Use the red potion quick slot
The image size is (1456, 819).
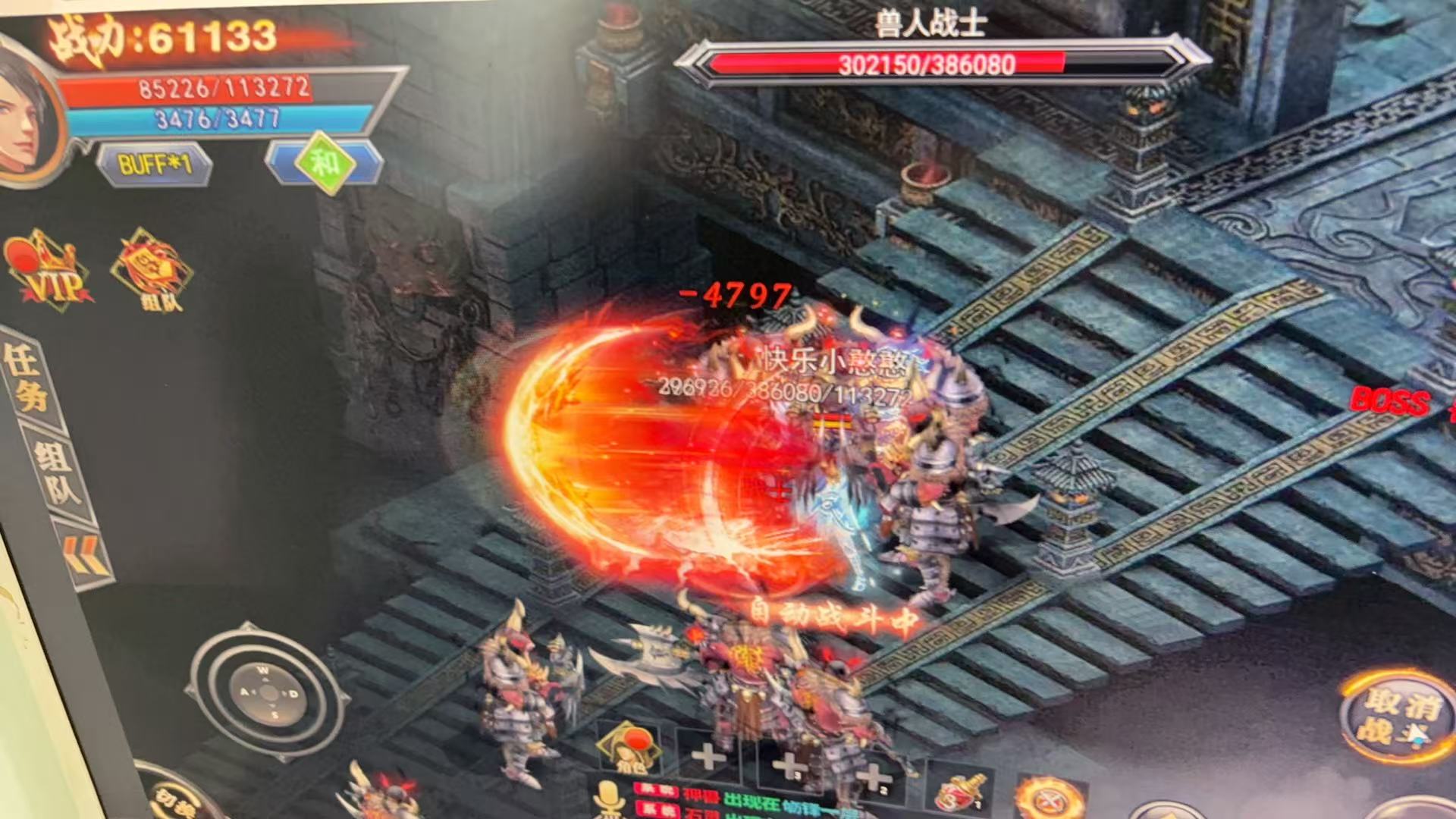959,791
